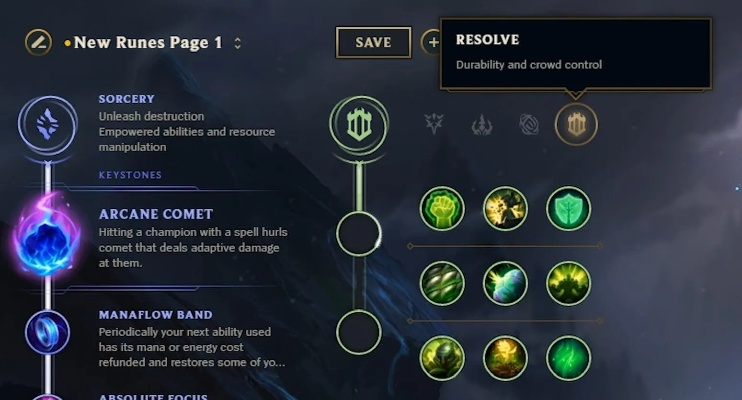
Task: Switch secondary path to Domination
Action: coord(482,124)
